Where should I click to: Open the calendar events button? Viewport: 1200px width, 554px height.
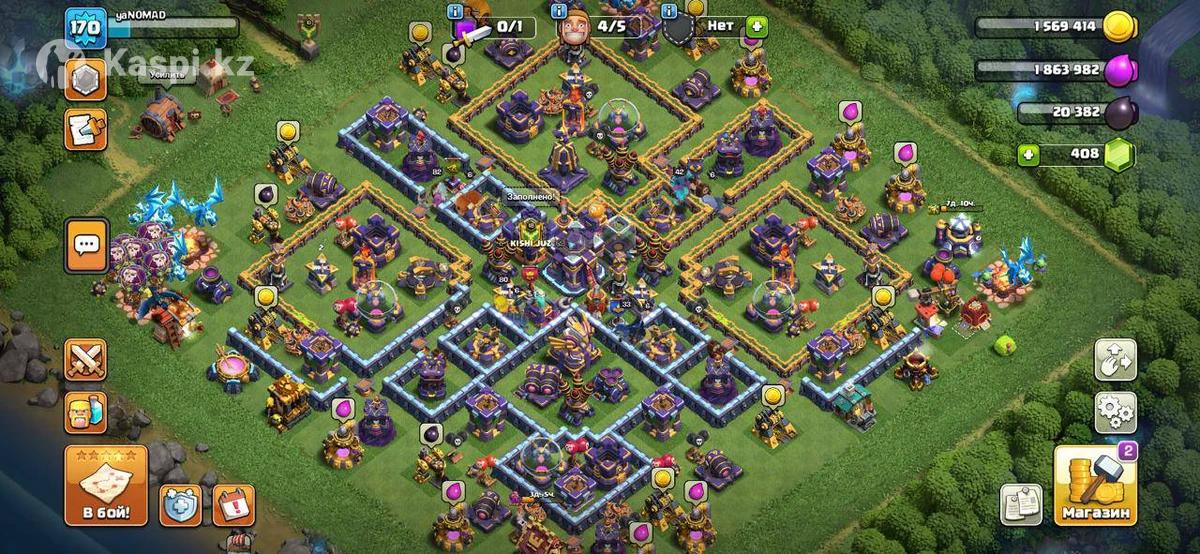tap(235, 505)
